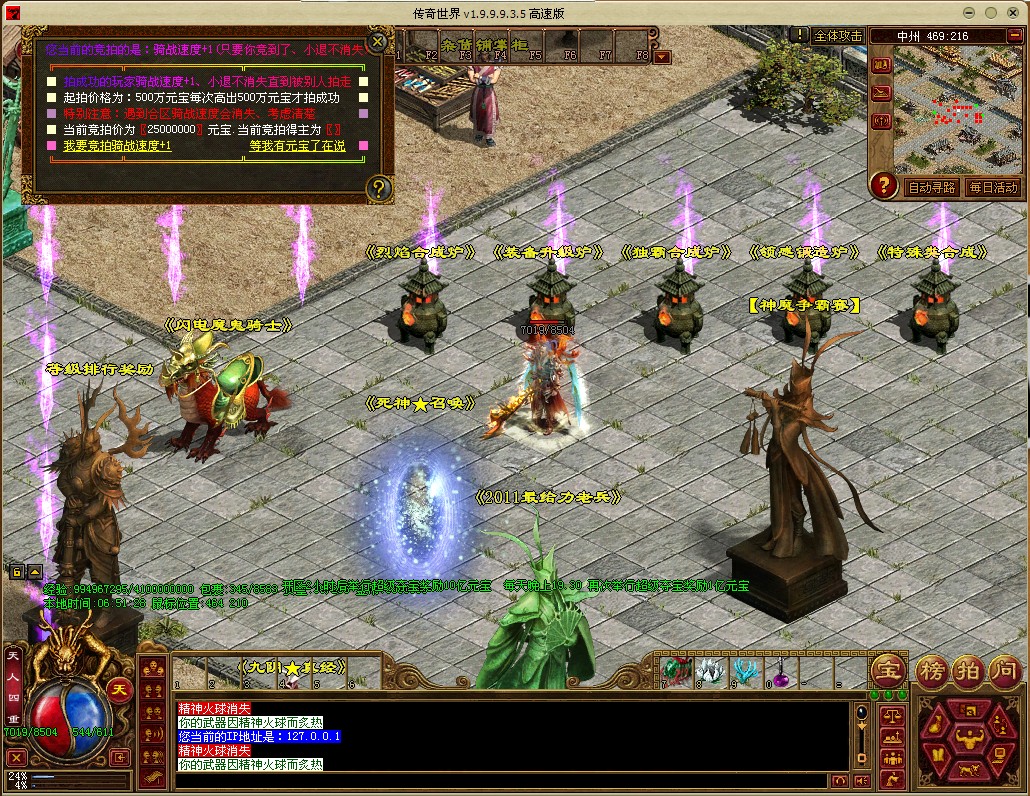This screenshot has height=796, width=1030.
Task: Click the round red question mark by minimap
Action: (x=883, y=185)
